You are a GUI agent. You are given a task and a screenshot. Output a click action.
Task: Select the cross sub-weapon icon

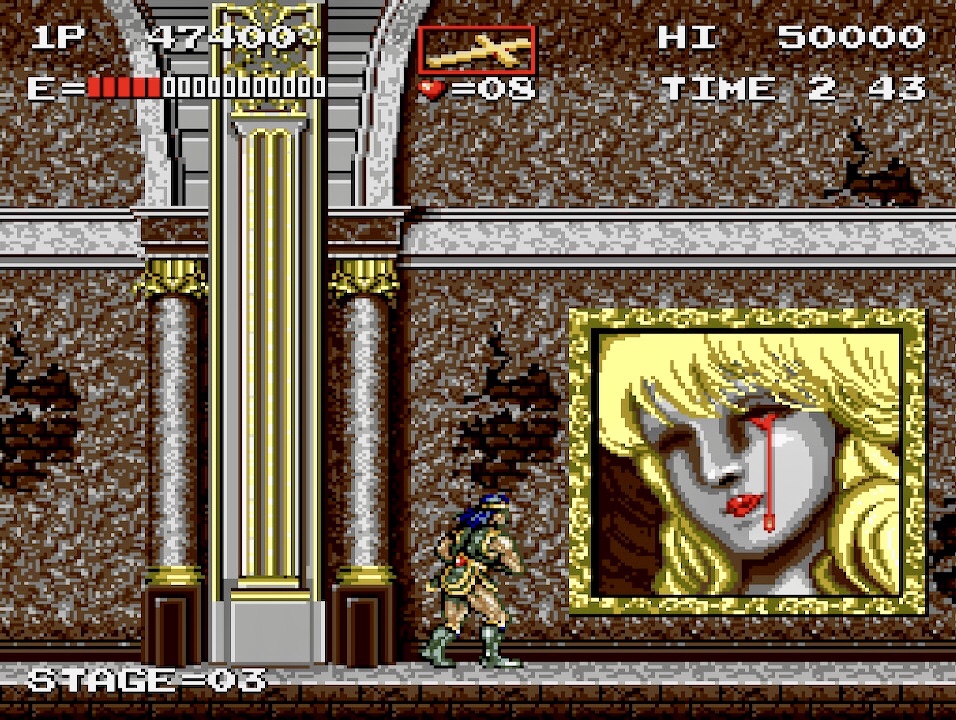point(476,50)
